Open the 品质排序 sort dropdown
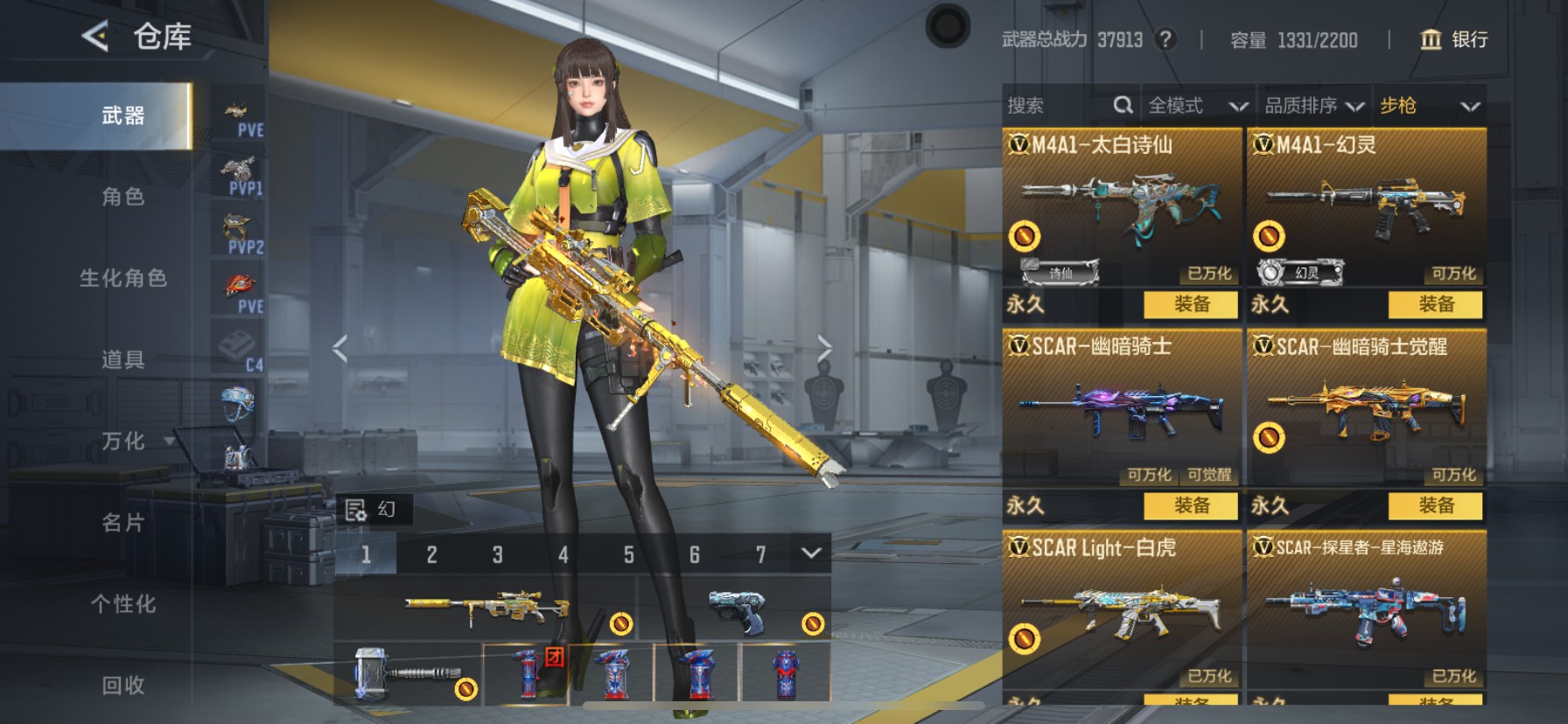This screenshot has width=1568, height=724. coord(1313,106)
